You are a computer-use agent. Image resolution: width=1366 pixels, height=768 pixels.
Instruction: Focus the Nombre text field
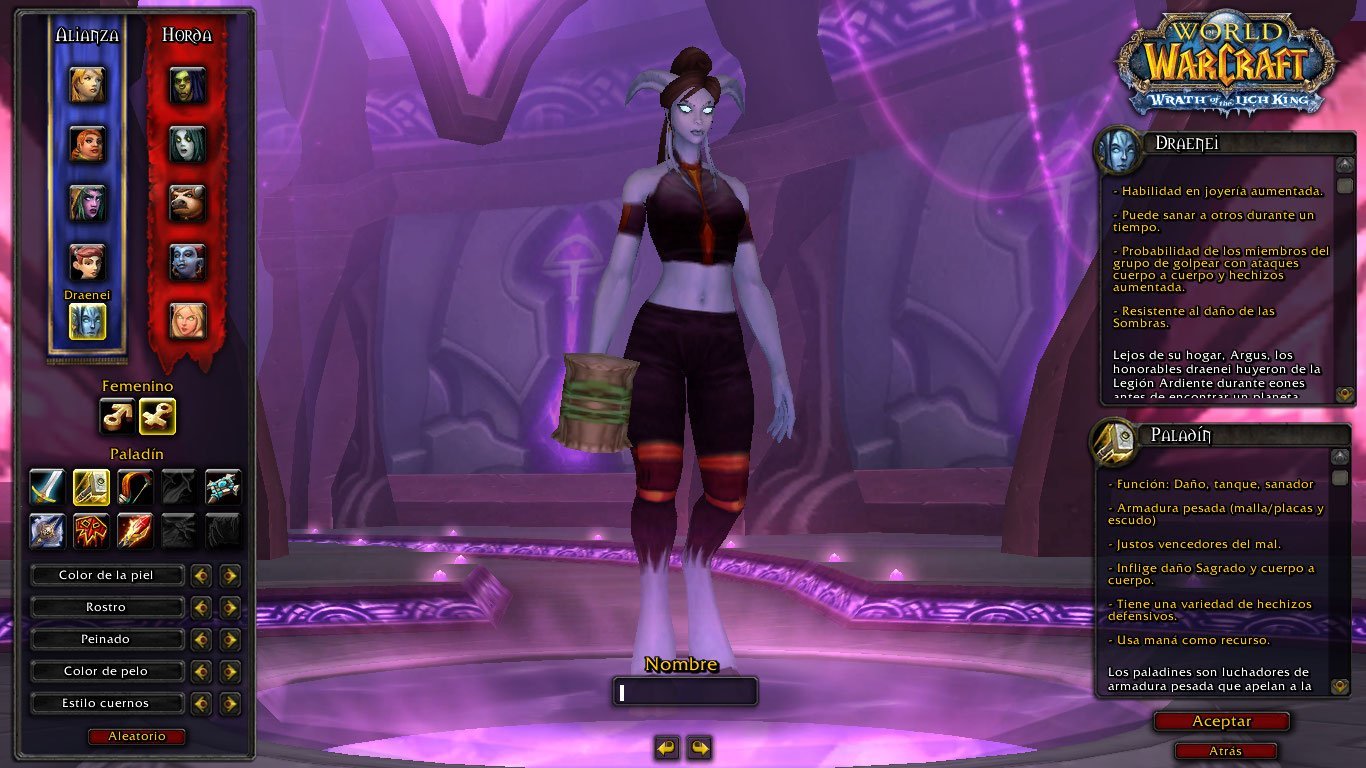(x=685, y=692)
